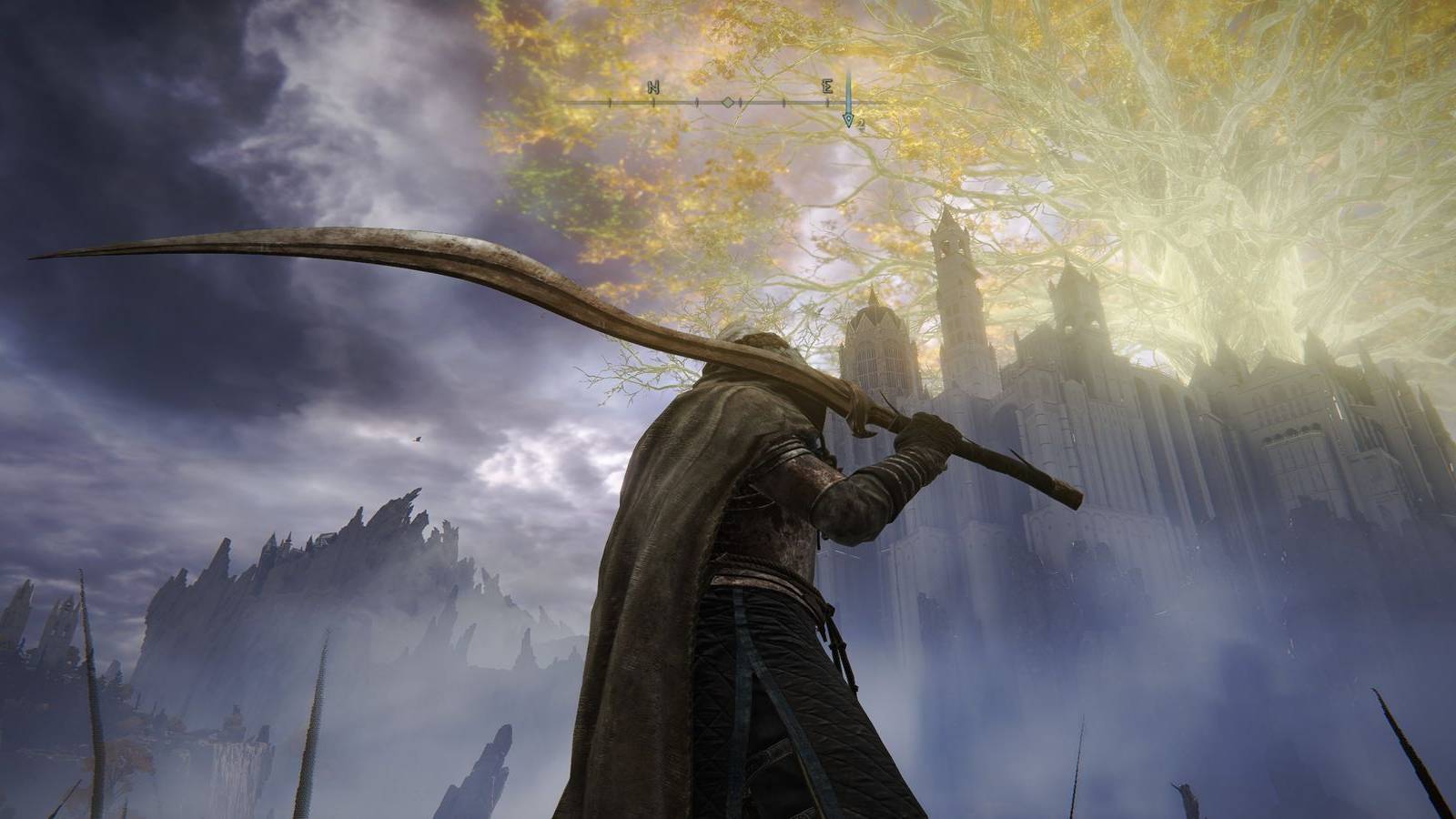Click the tick mark right of the diamond marker
This screenshot has height=819, width=1456.
[741, 103]
